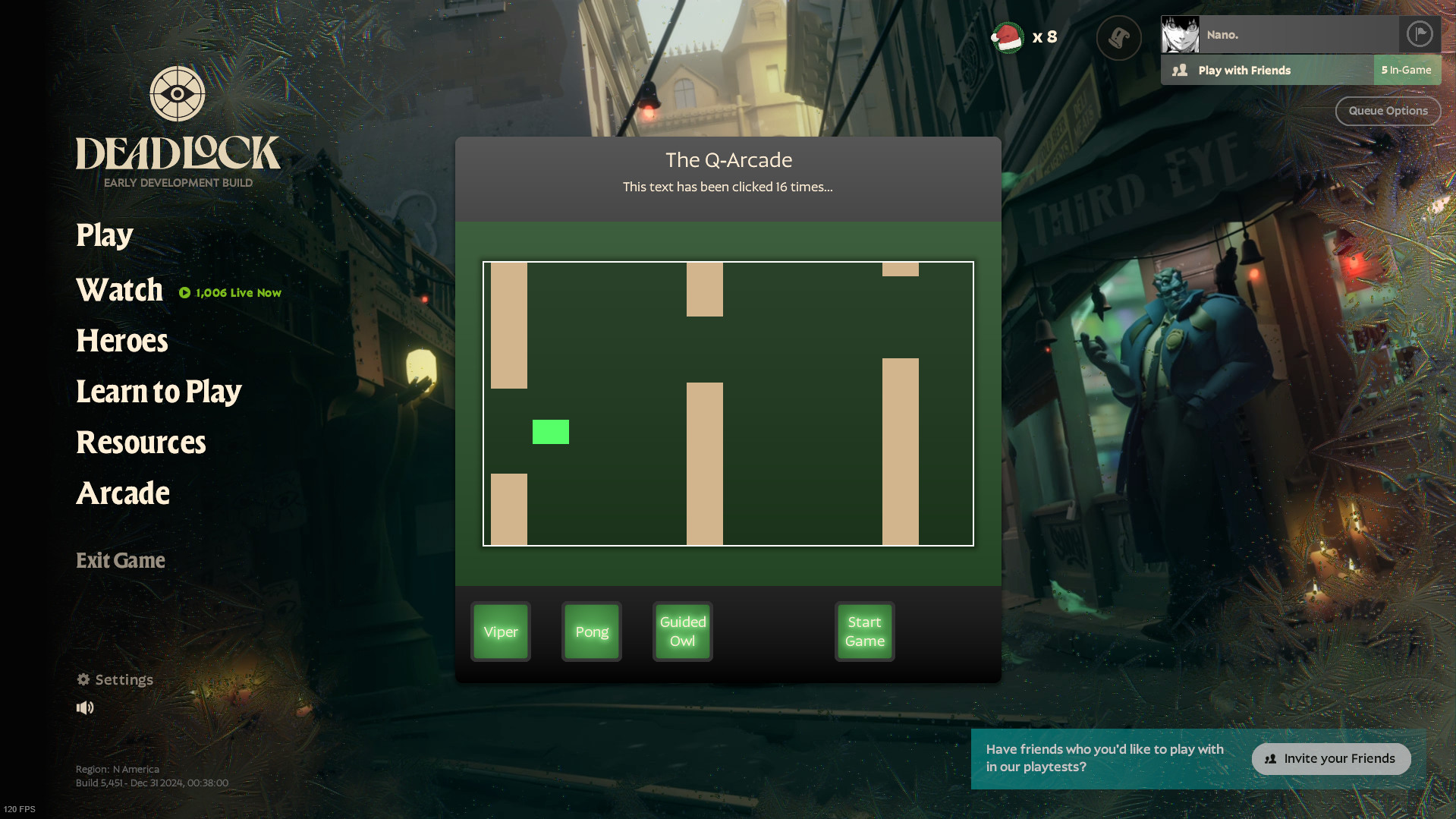Select the green player square in the arcade
This screenshot has width=1456, height=819.
pos(550,432)
